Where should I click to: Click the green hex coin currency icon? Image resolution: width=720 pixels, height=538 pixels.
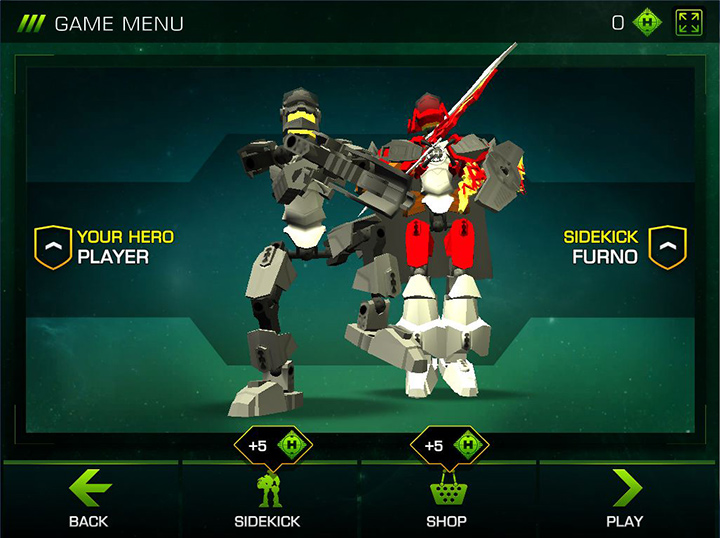tap(650, 23)
